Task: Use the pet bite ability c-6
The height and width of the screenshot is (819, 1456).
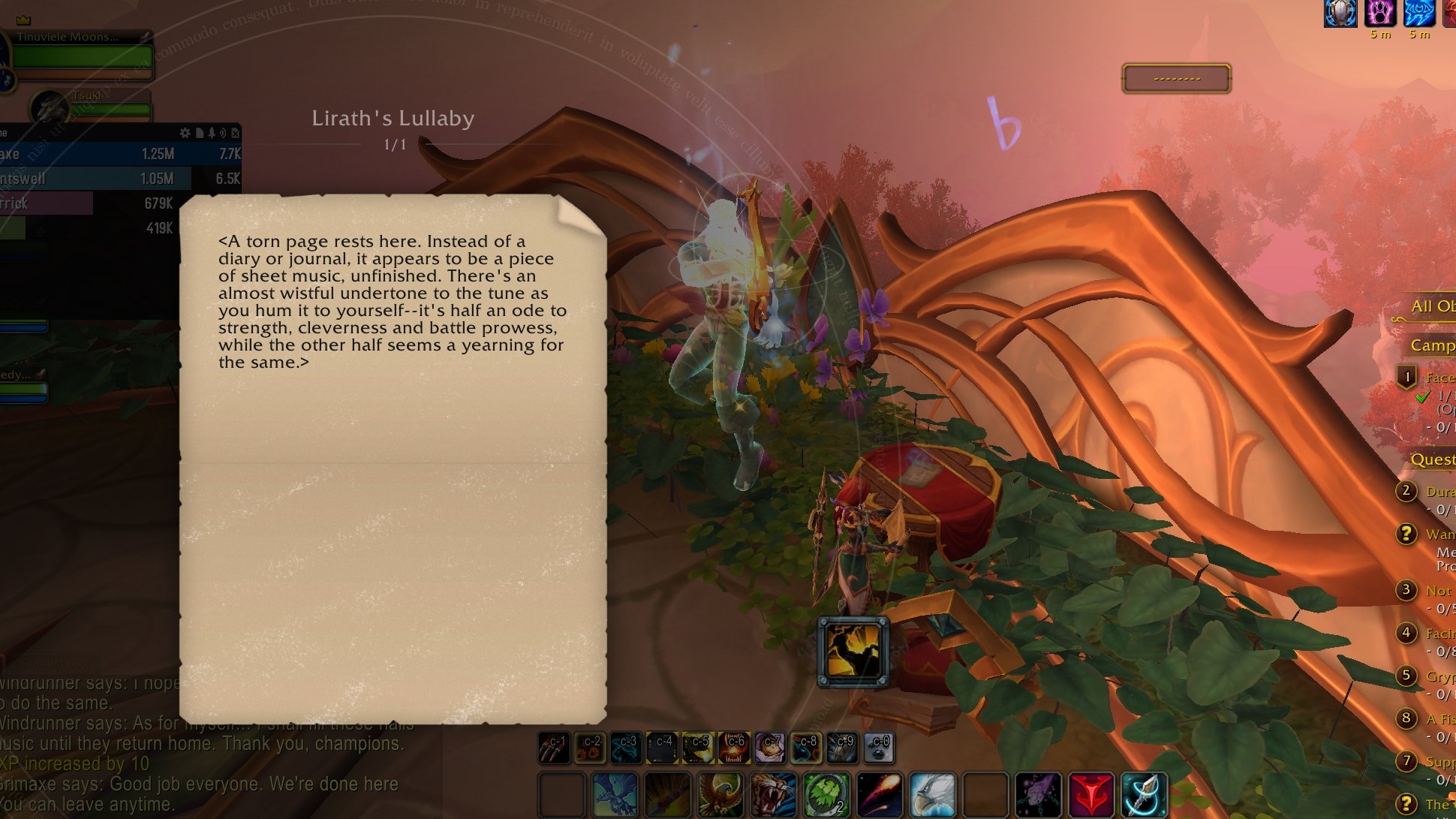Action: (x=734, y=748)
